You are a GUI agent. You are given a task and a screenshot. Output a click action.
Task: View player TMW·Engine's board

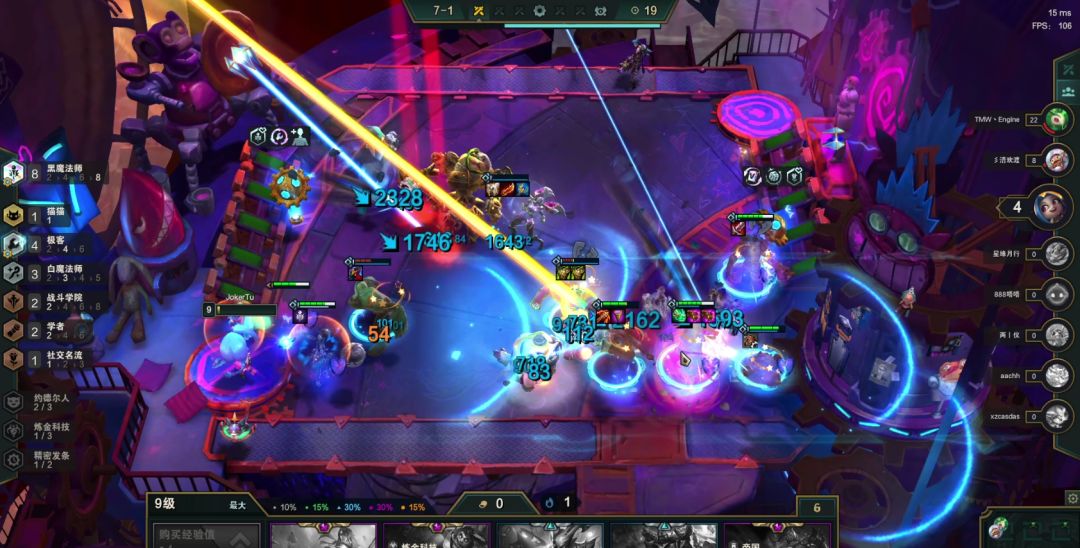click(x=1056, y=119)
